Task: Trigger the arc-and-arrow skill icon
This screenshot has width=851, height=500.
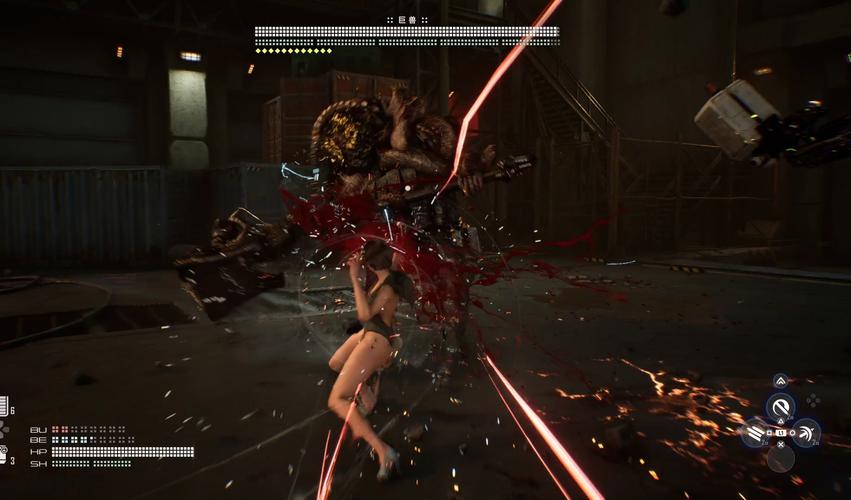Action: (x=806, y=433)
